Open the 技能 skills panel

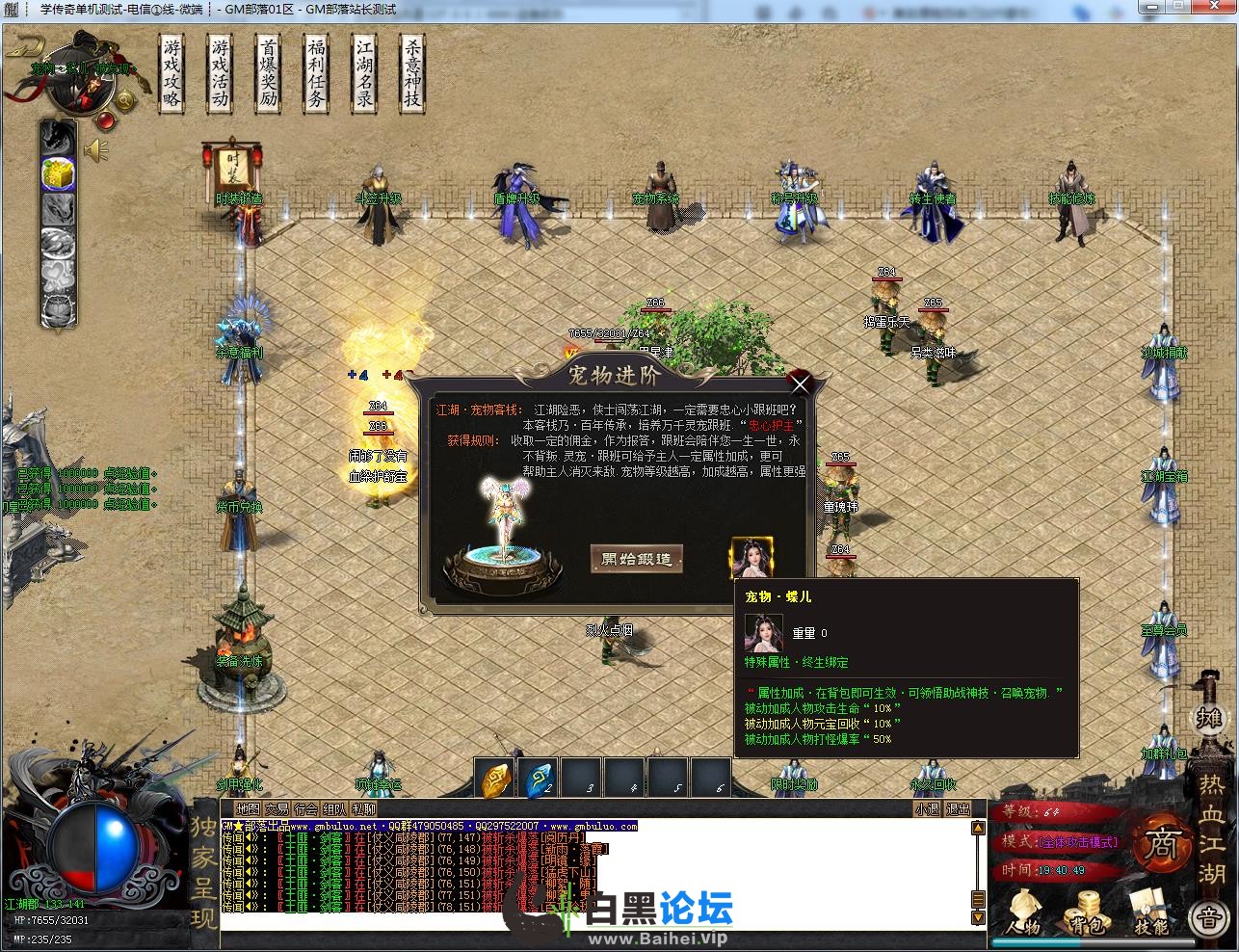pyautogui.click(x=1150, y=912)
